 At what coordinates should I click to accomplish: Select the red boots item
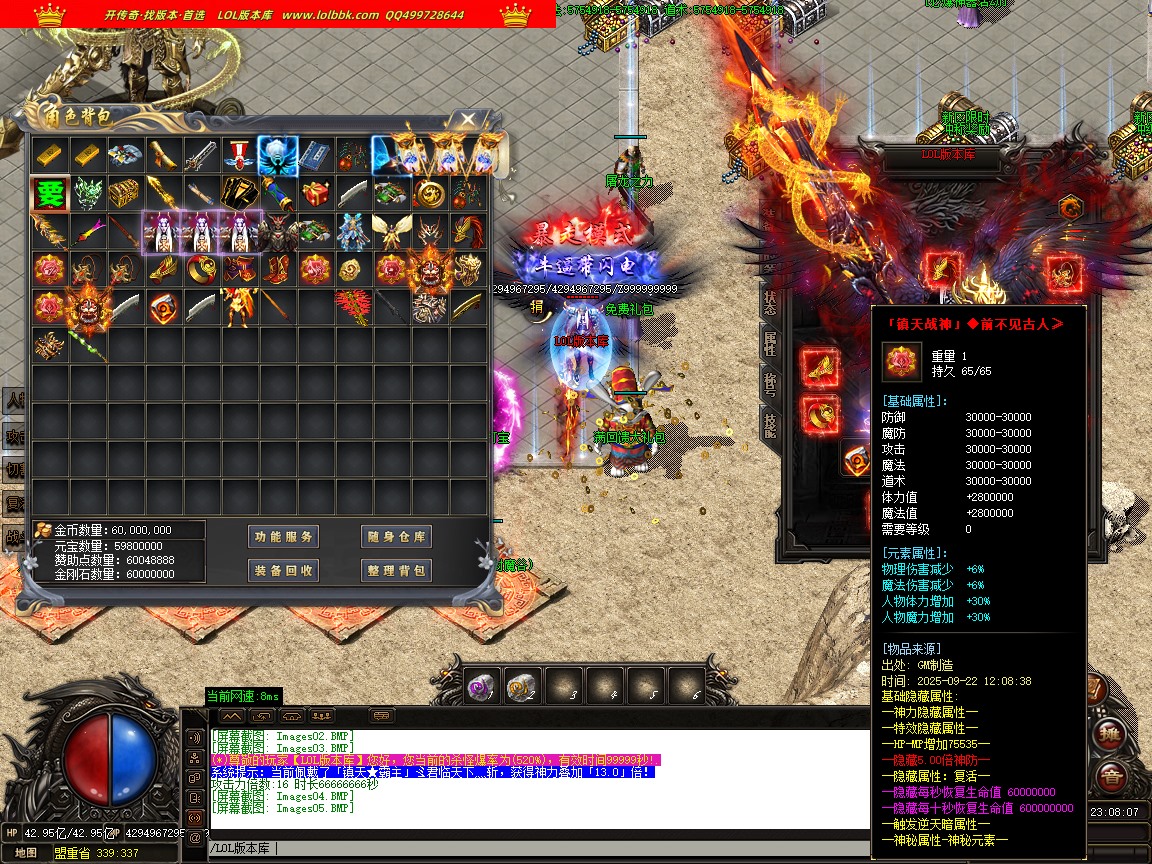pos(276,269)
